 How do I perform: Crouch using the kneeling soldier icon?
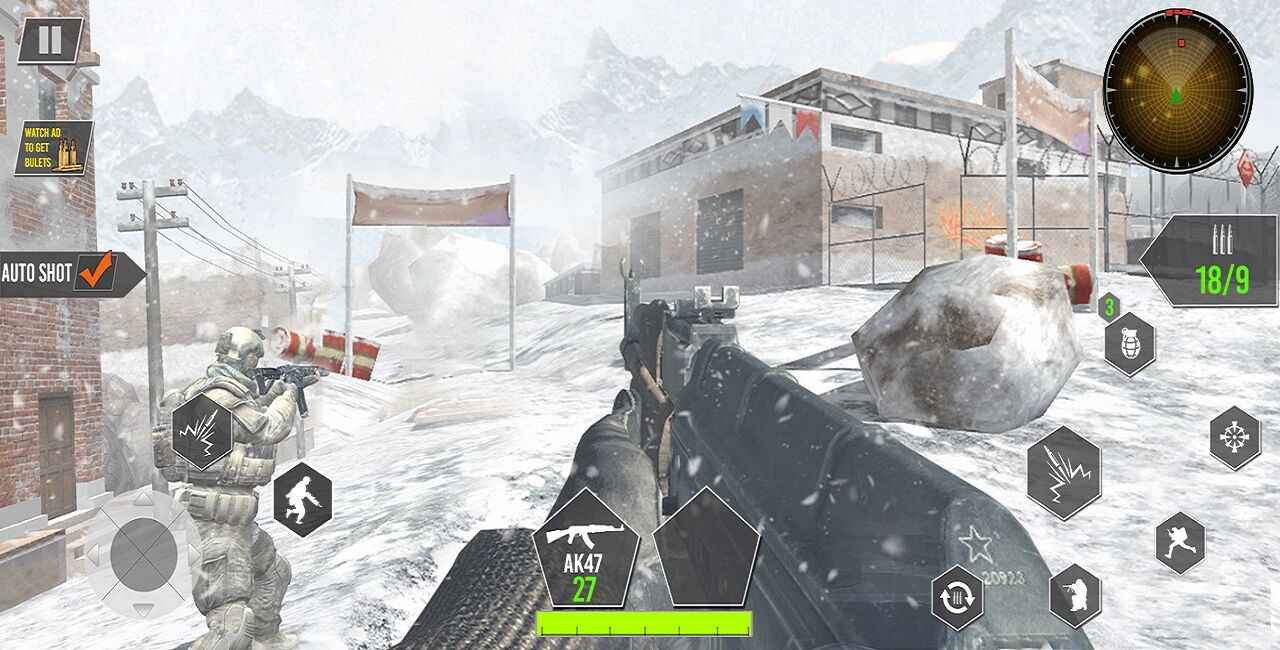[1075, 596]
